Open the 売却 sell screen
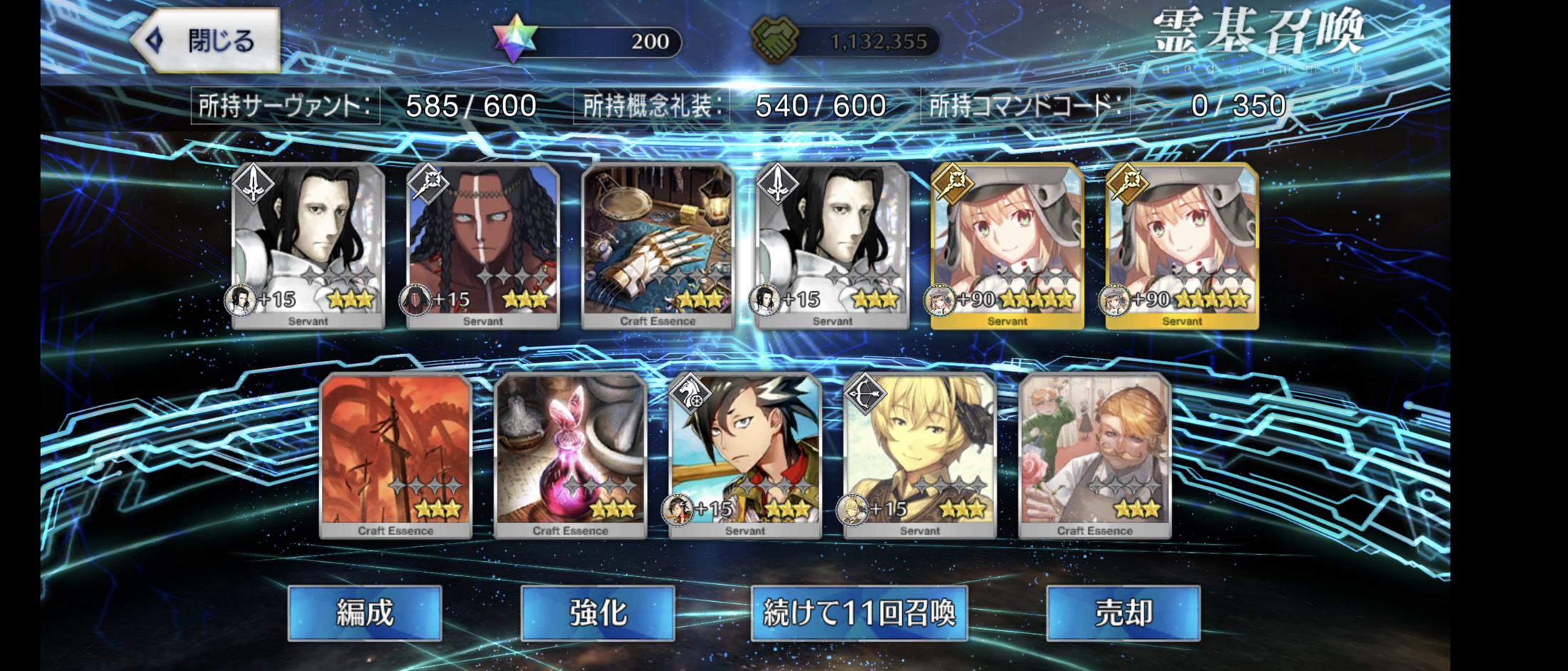 [x=1123, y=613]
